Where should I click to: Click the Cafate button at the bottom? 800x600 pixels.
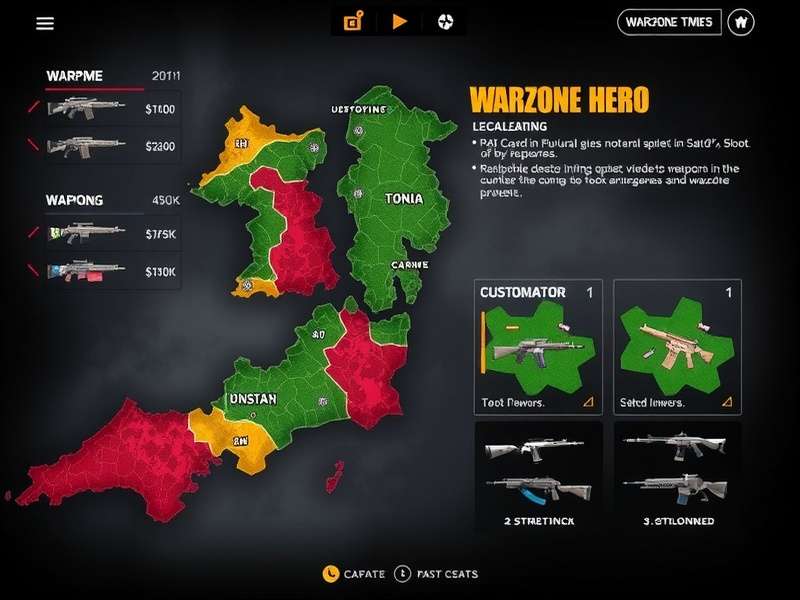tap(354, 574)
